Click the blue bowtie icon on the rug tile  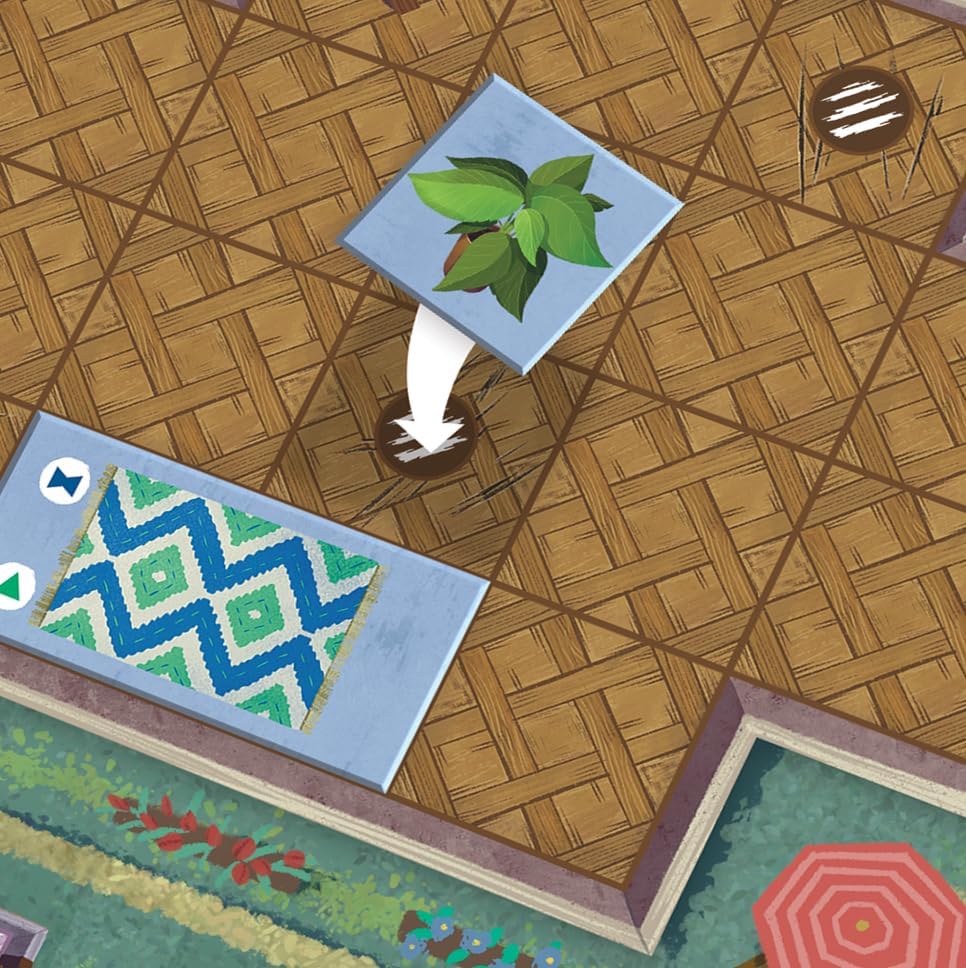64,481
